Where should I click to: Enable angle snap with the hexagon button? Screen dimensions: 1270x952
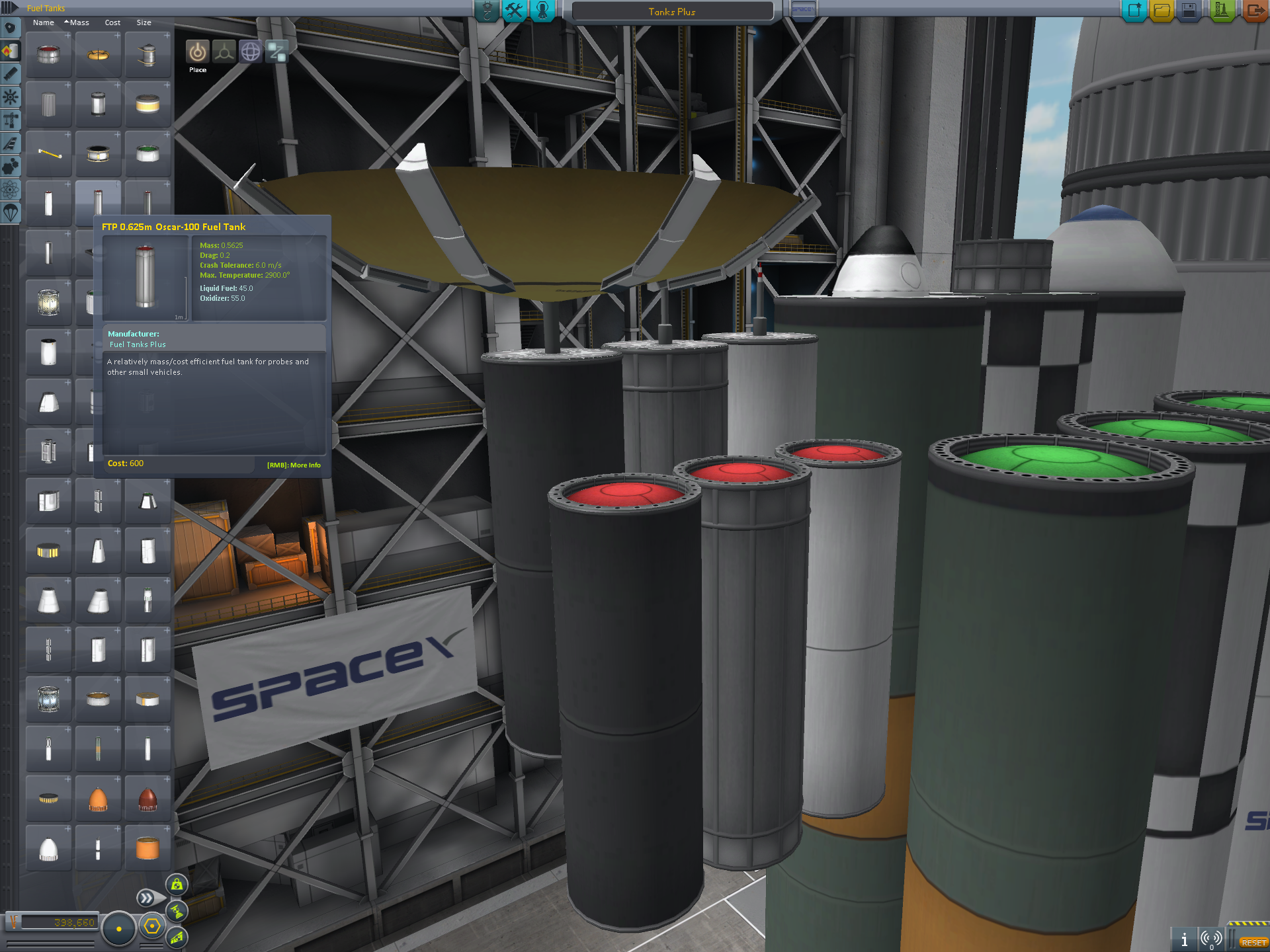point(151,926)
